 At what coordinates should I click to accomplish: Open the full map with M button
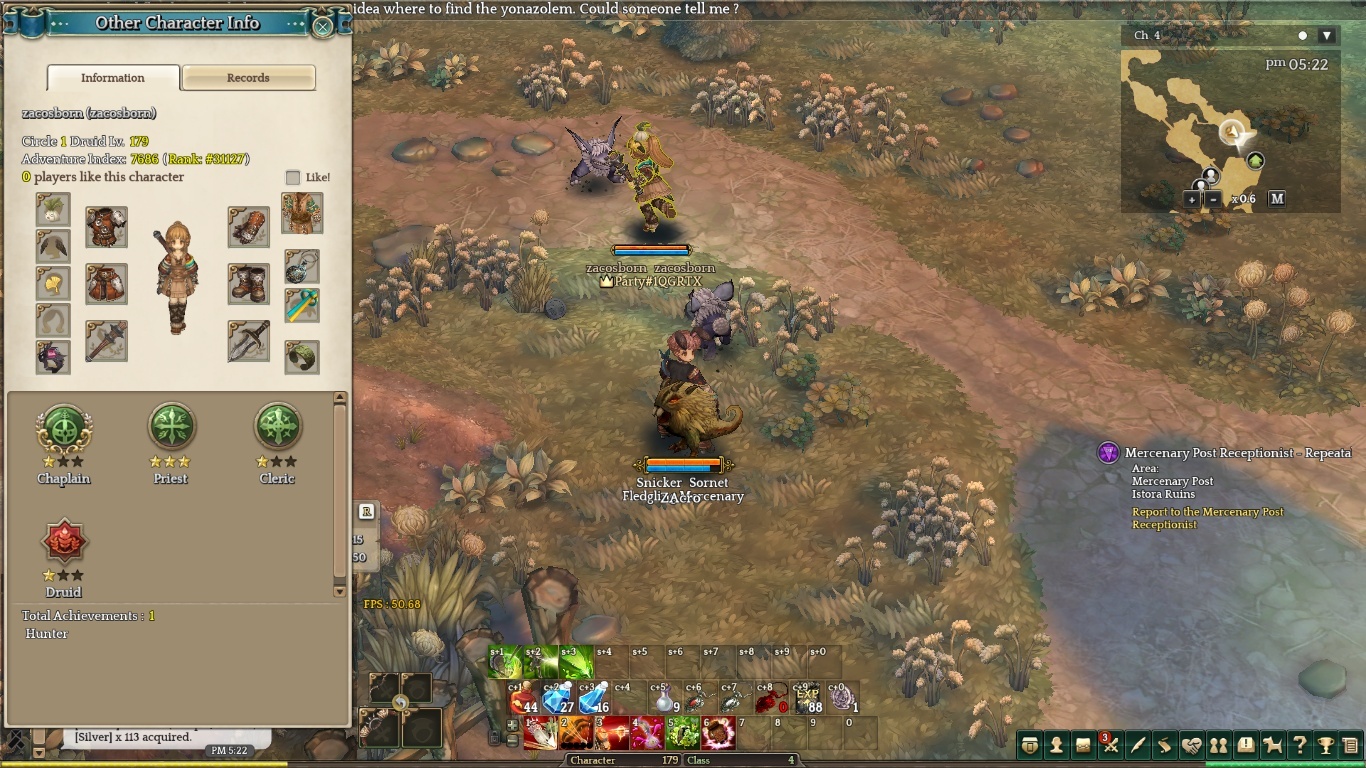1277,199
